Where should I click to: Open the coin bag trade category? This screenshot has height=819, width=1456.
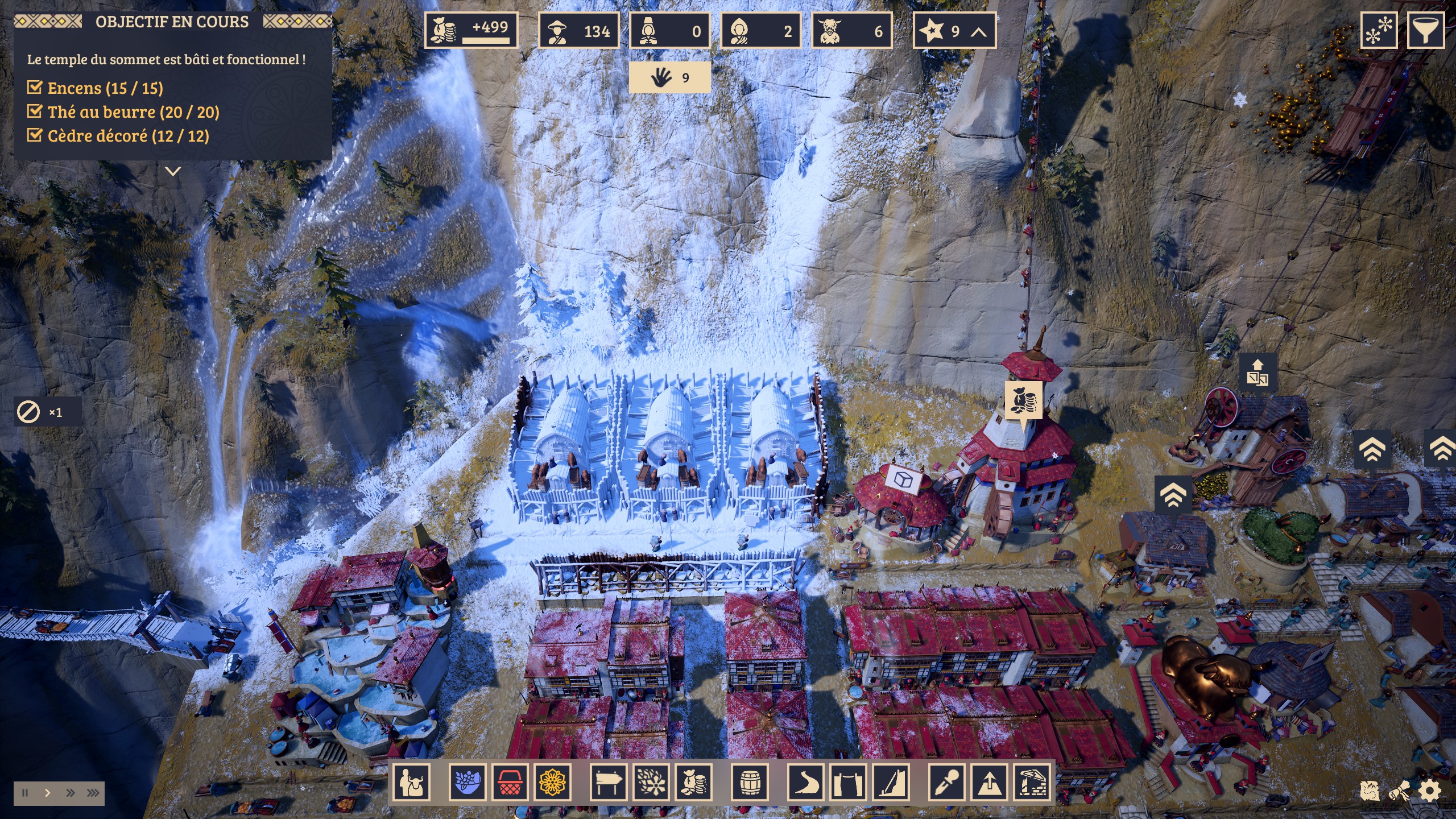point(693,783)
